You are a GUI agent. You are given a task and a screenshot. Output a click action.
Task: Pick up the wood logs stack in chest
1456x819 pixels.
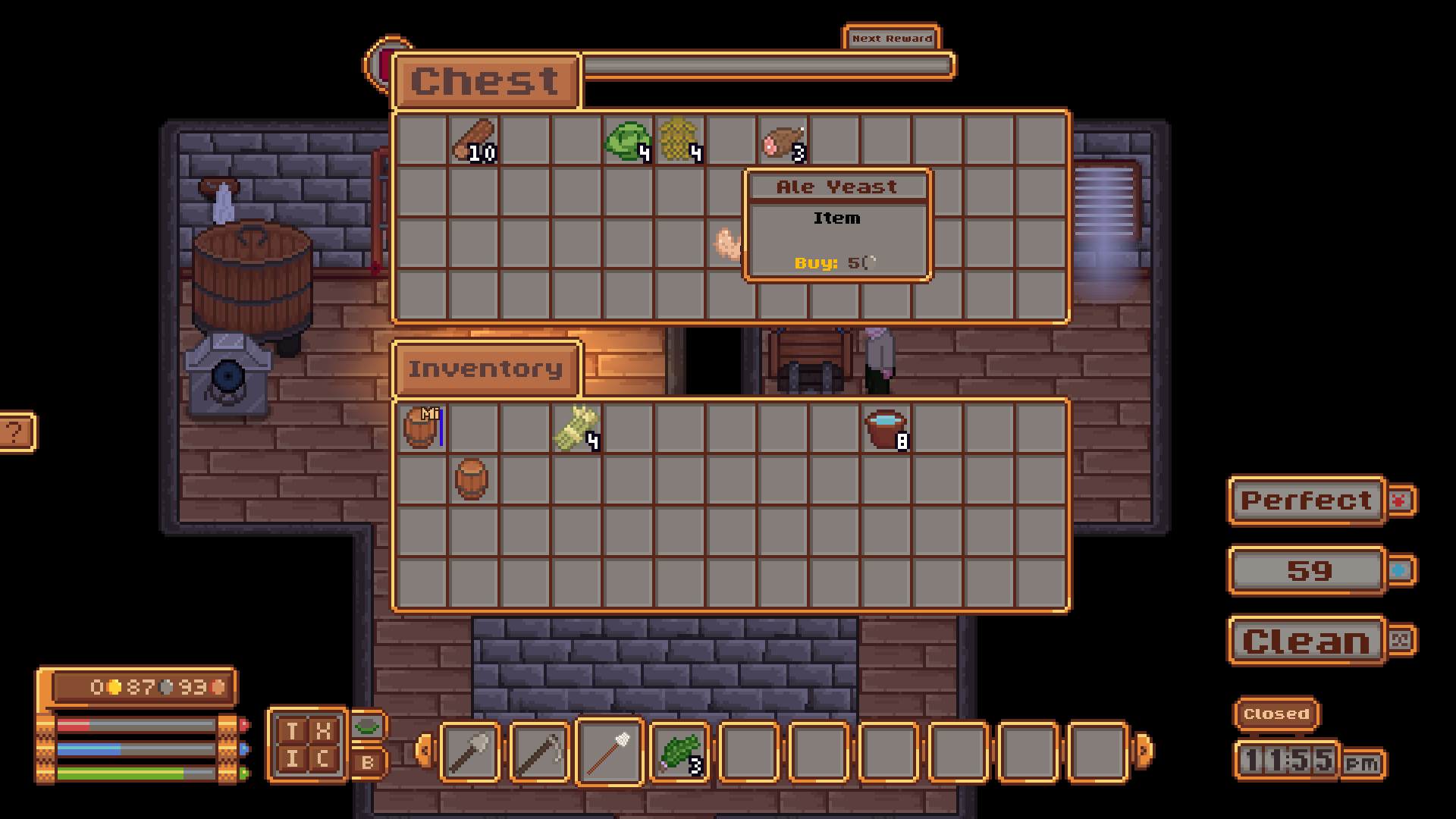[475, 140]
